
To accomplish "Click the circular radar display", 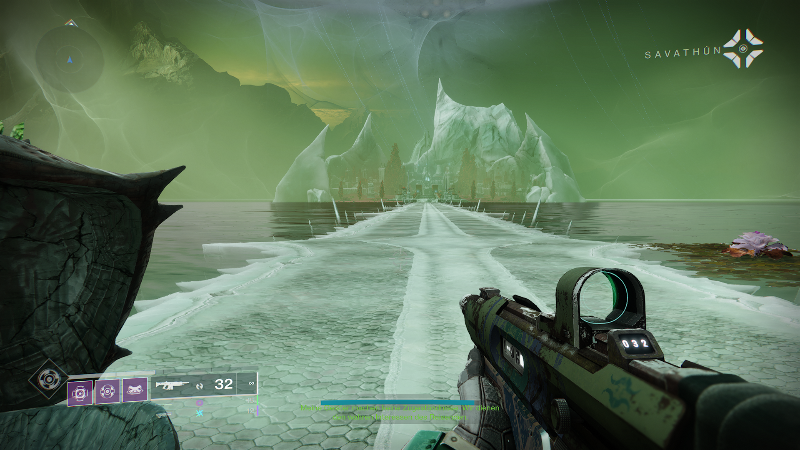I will [70, 56].
